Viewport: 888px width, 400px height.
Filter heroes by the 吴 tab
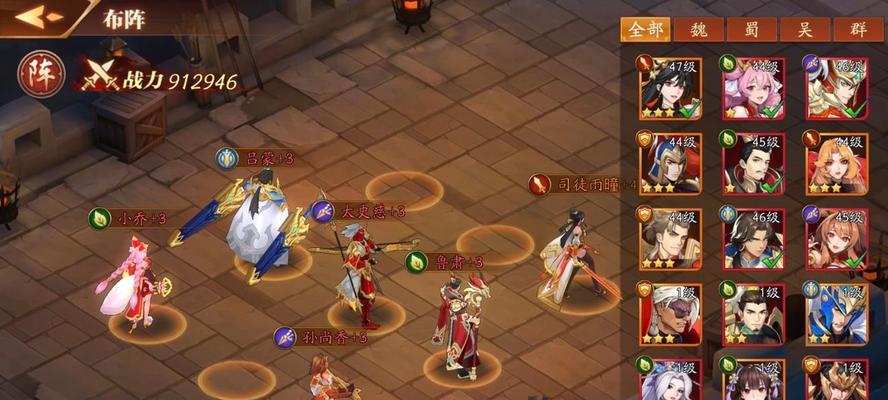[x=806, y=30]
